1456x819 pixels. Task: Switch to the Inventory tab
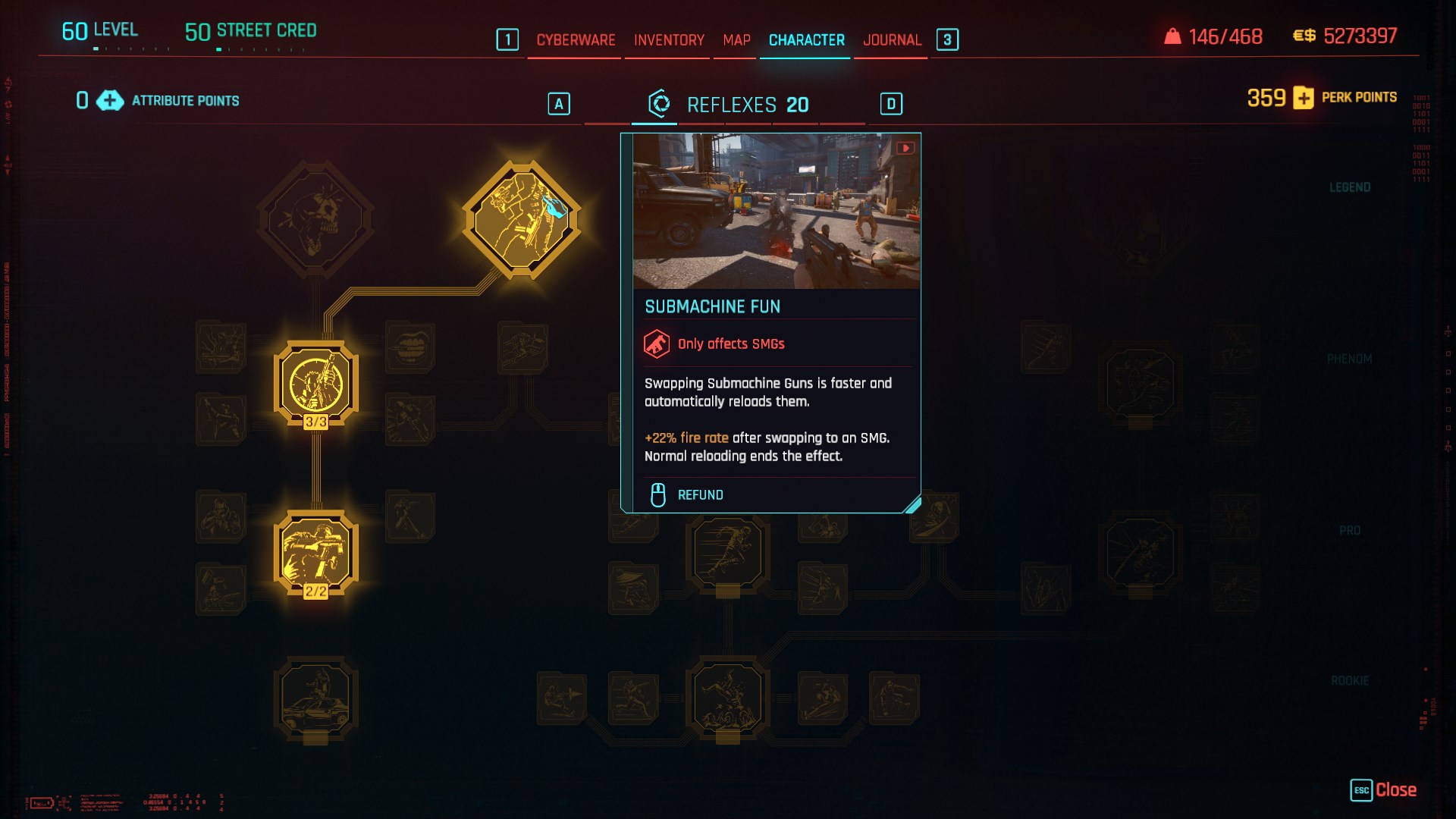point(669,40)
